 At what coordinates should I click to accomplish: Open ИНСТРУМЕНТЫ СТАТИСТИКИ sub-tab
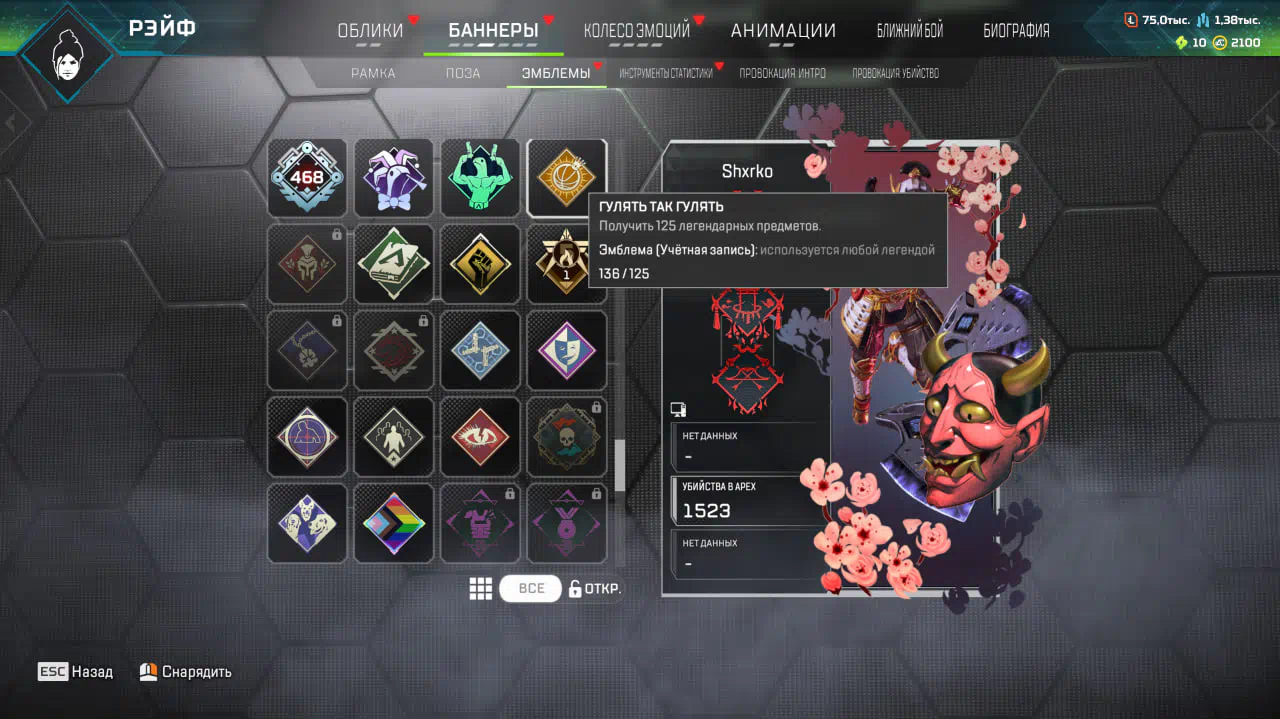[x=665, y=73]
